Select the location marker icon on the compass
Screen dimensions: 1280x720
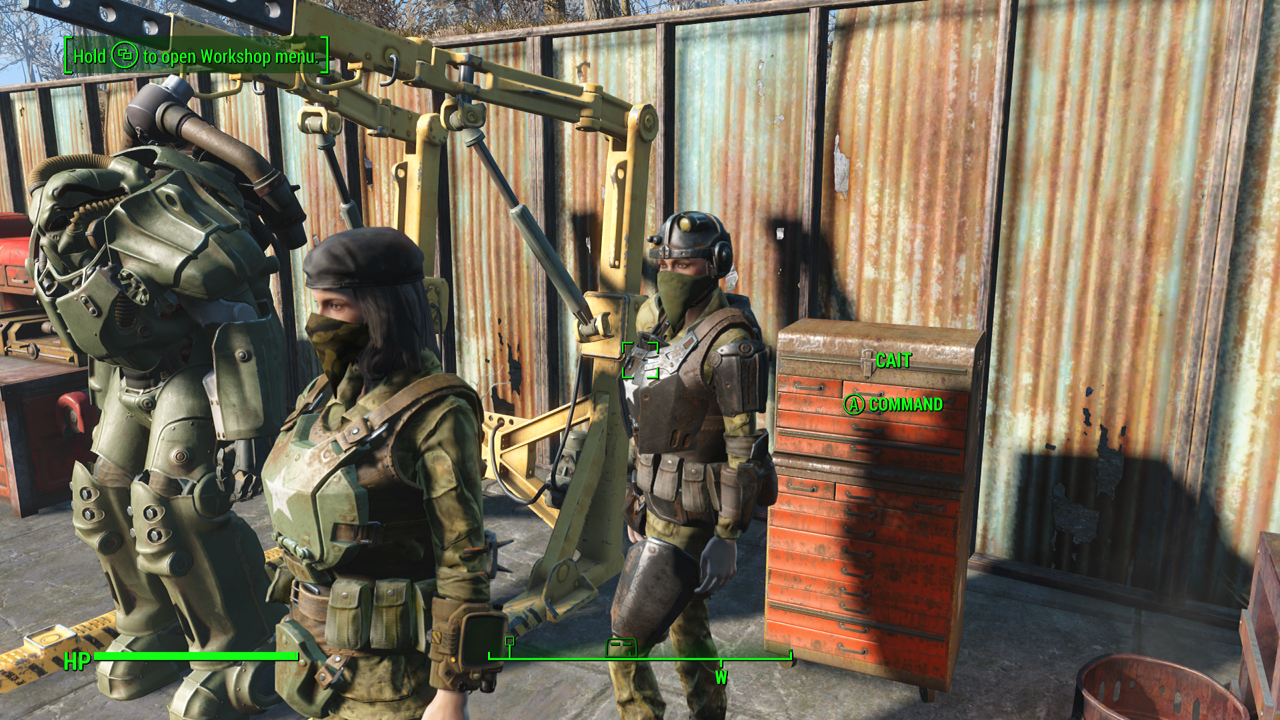point(621,647)
